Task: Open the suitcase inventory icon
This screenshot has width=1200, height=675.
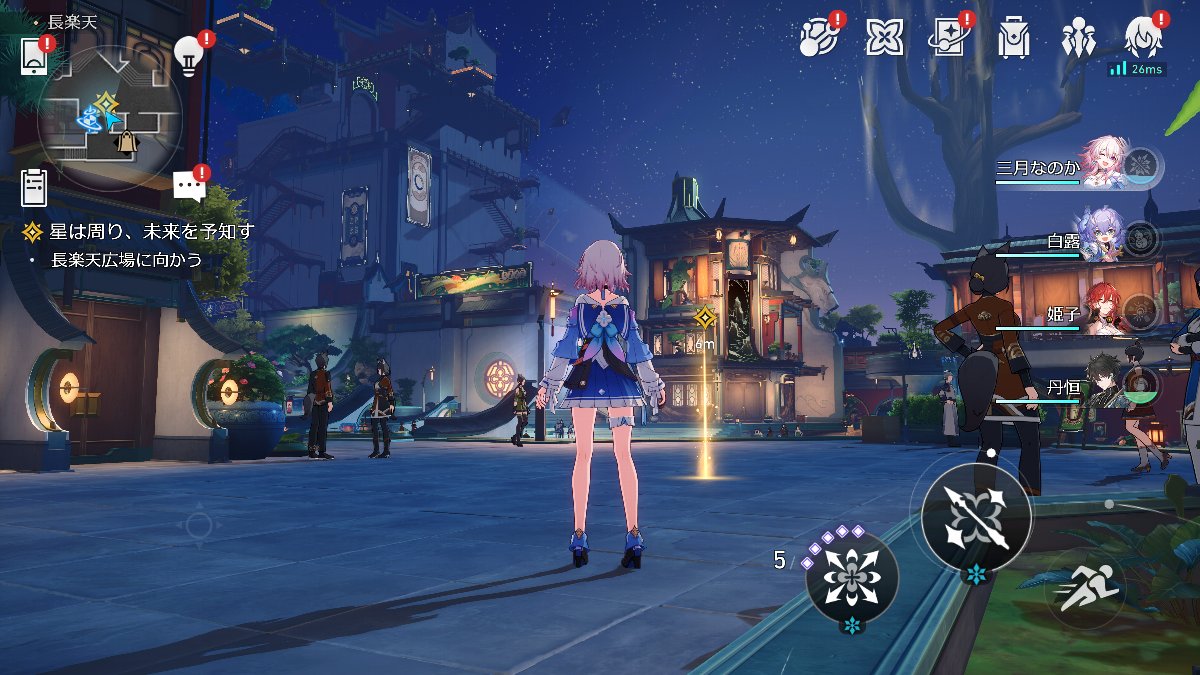Action: (x=1013, y=38)
